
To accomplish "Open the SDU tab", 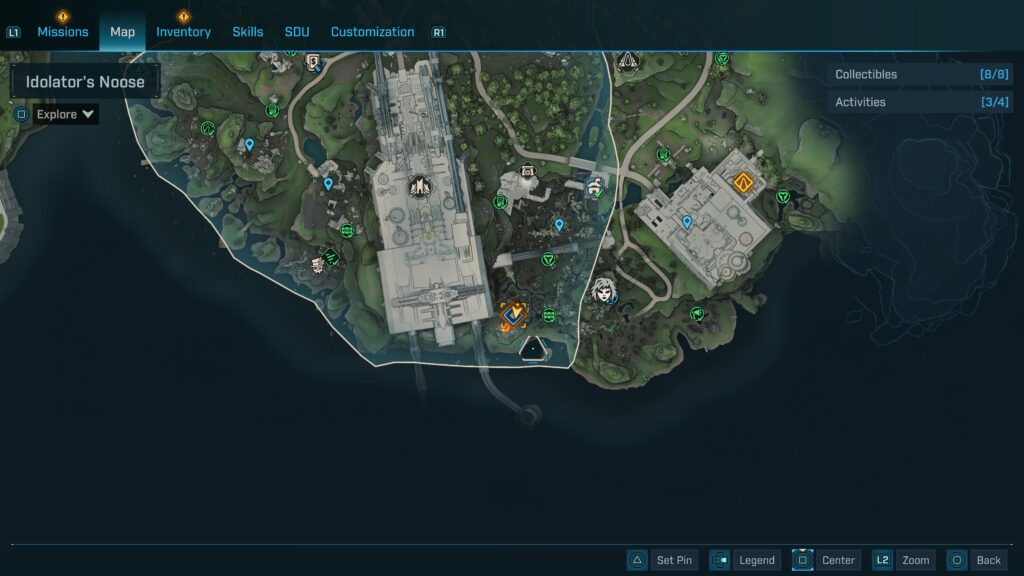I will (297, 32).
